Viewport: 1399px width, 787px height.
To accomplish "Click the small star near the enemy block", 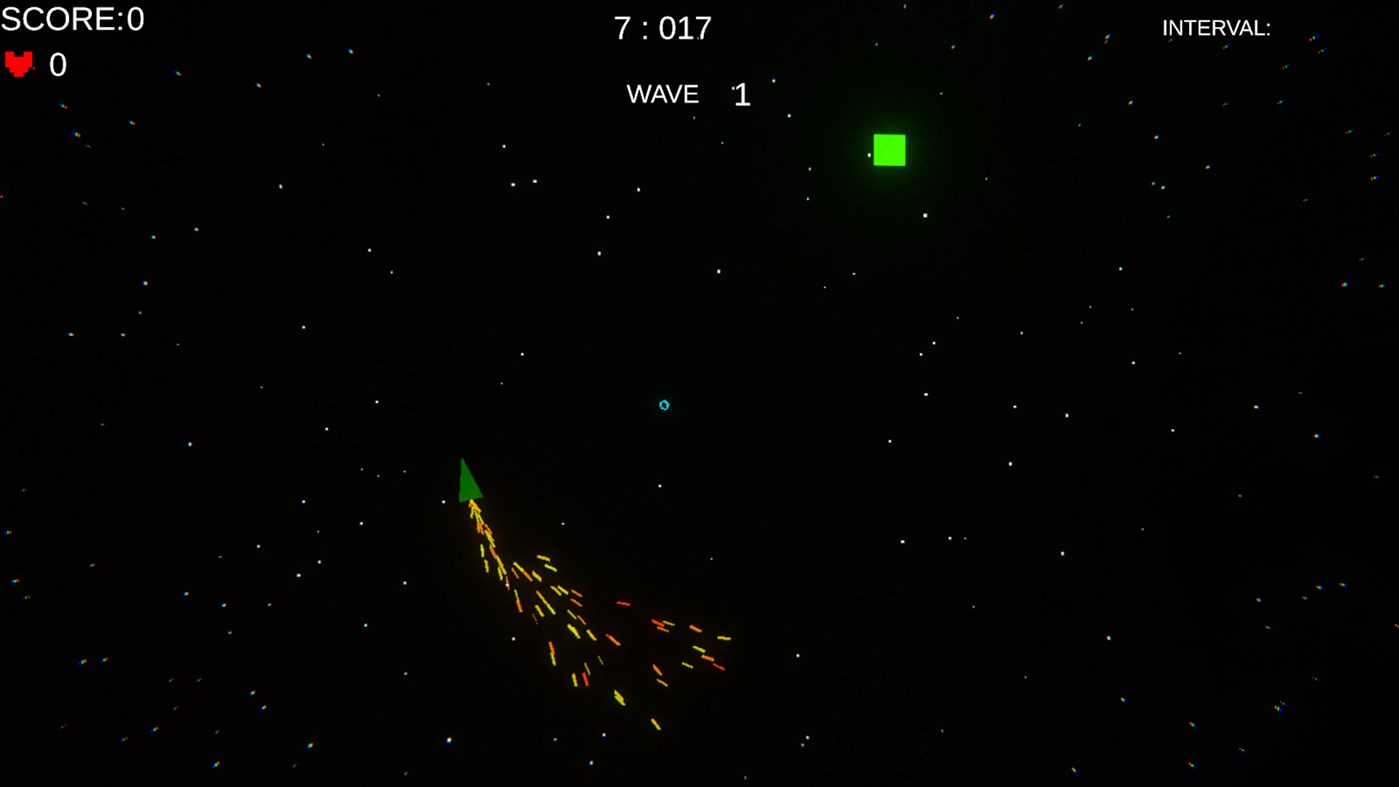I will (x=868, y=155).
